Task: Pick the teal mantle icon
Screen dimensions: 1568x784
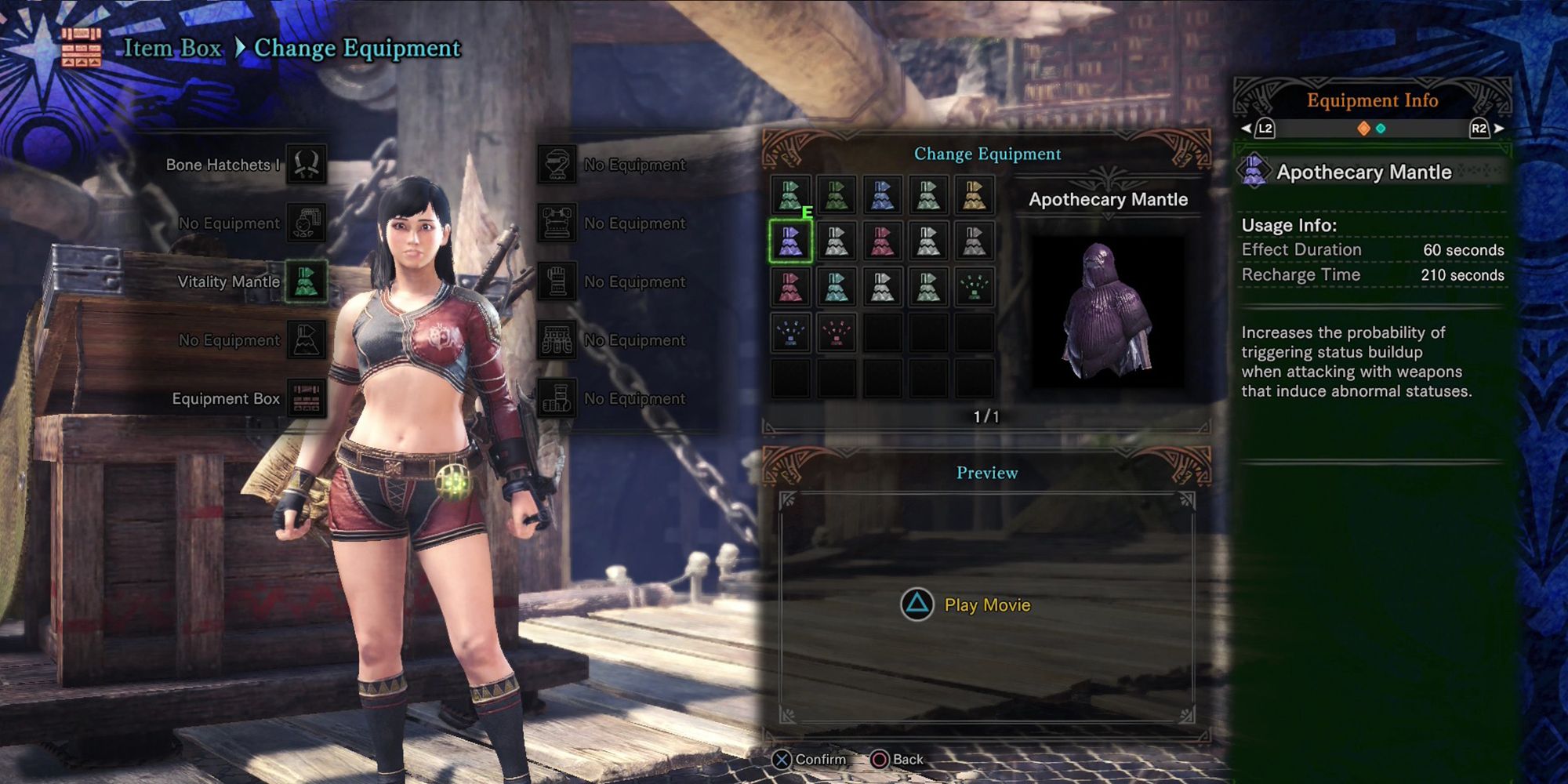Action: coord(837,287)
